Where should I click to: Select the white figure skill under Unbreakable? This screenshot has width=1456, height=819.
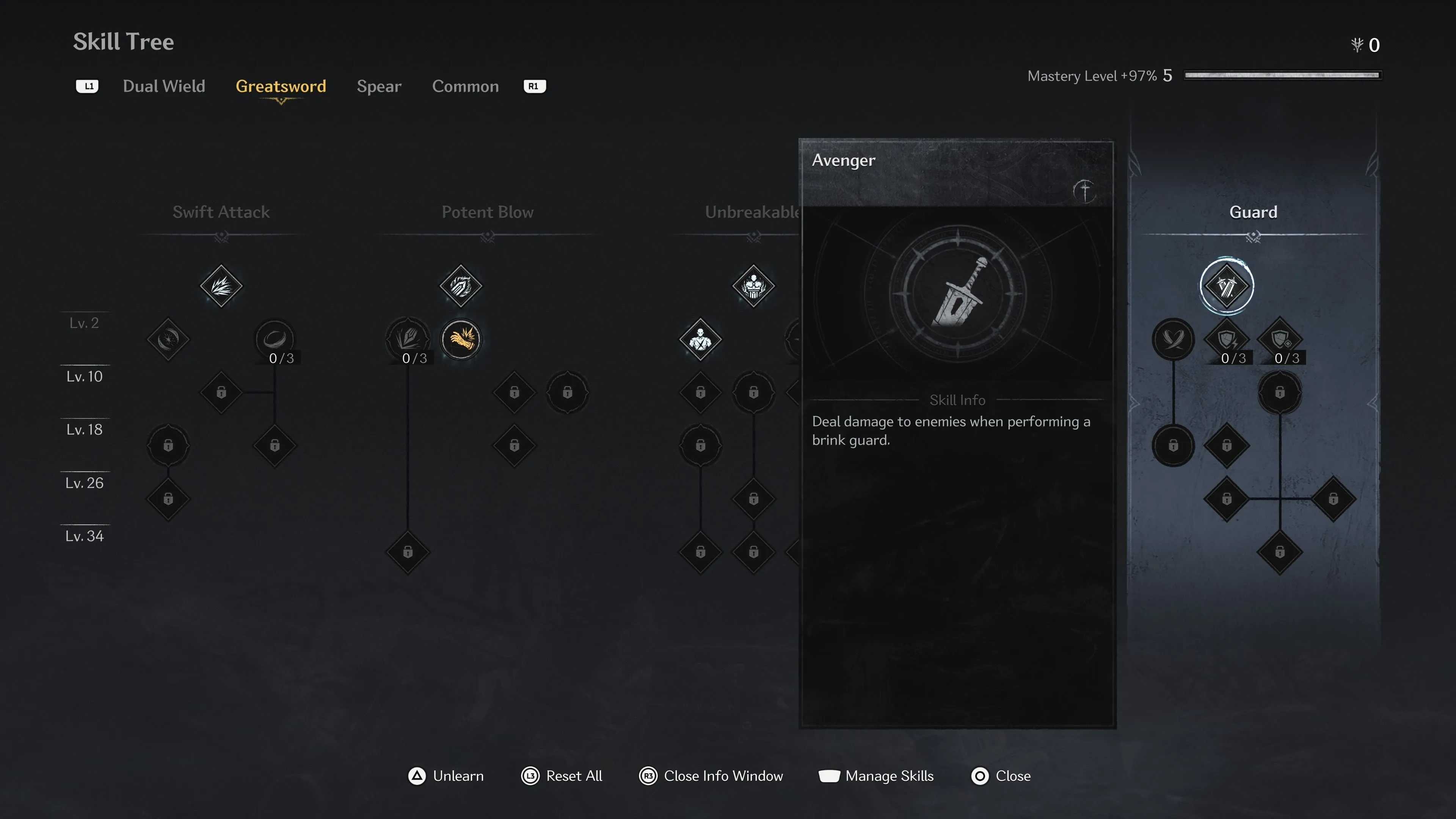[x=700, y=339]
